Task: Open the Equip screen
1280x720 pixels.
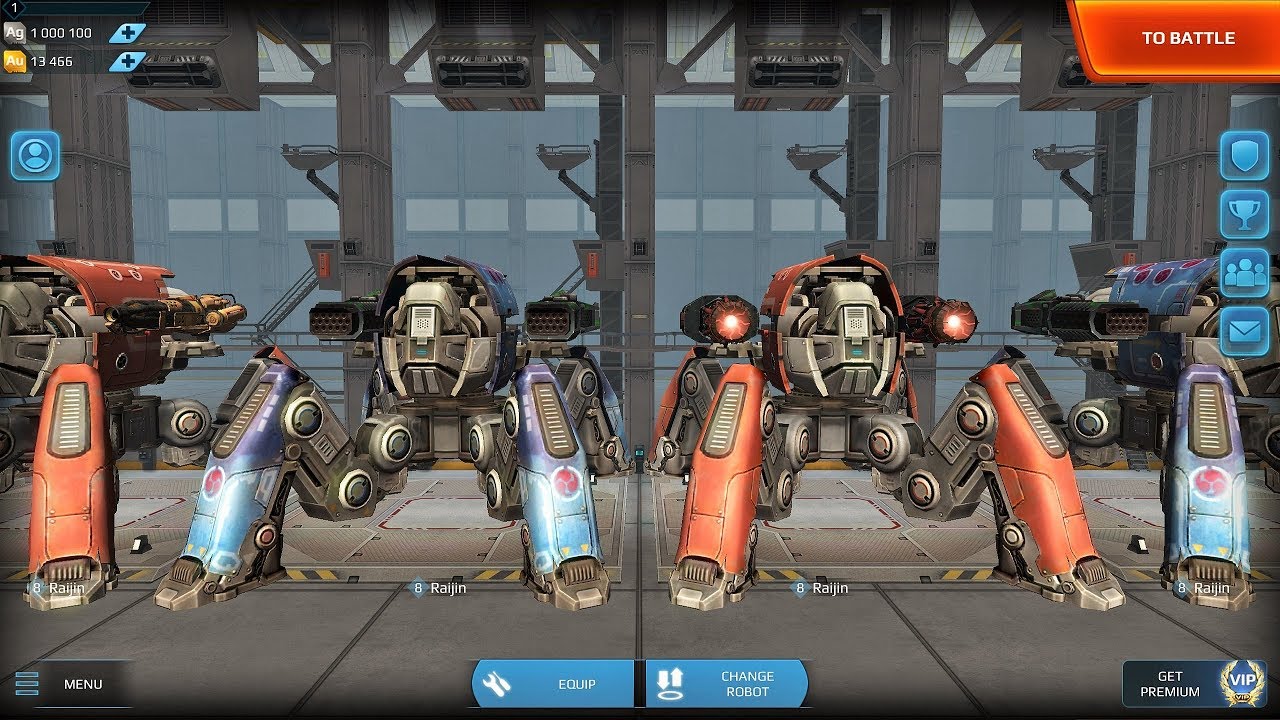Action: coord(553,684)
